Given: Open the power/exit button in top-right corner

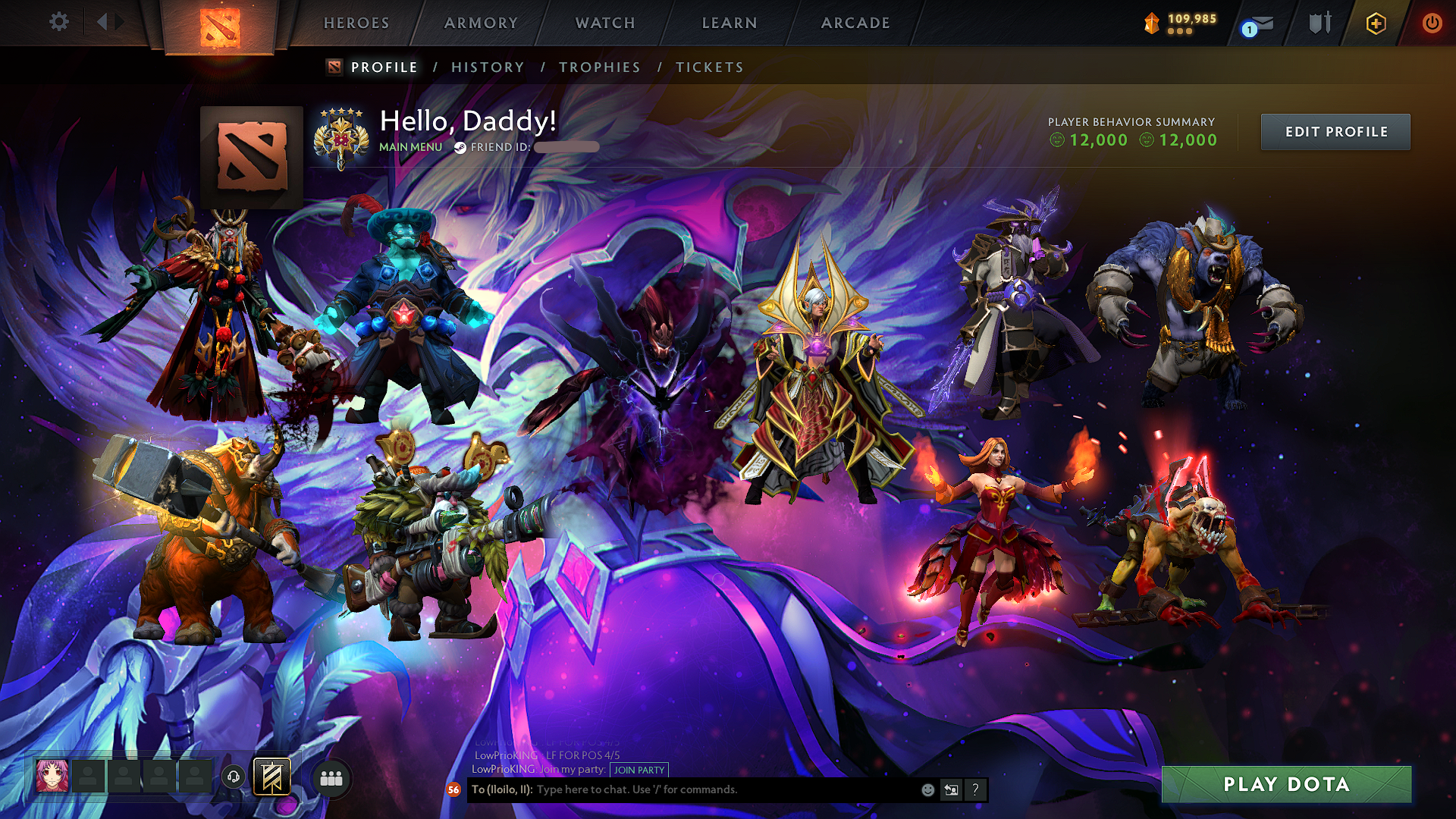Looking at the screenshot, I should [x=1432, y=24].
